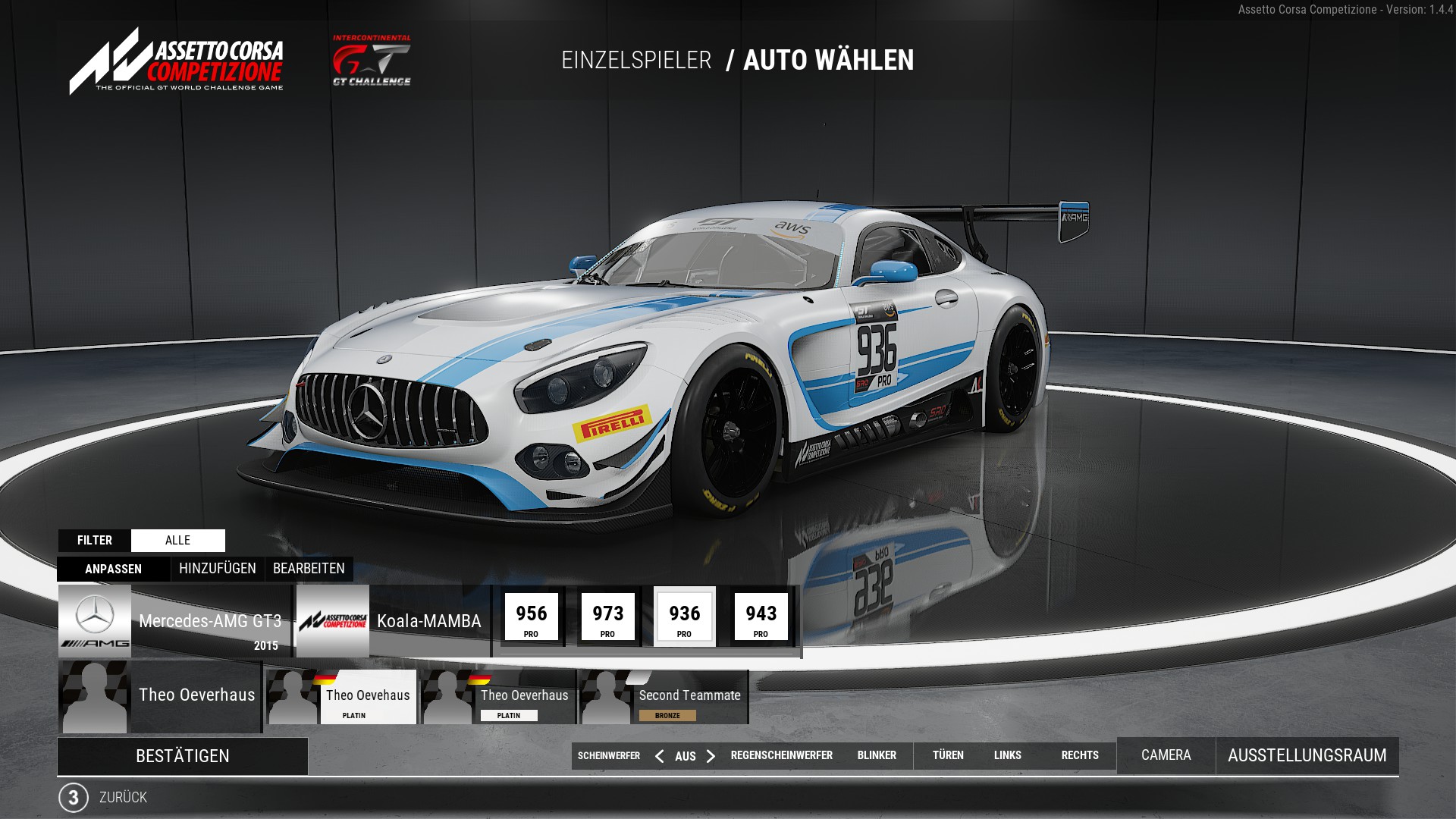The height and width of the screenshot is (819, 1456).
Task: Pick car number 973
Action: pyautogui.click(x=608, y=617)
